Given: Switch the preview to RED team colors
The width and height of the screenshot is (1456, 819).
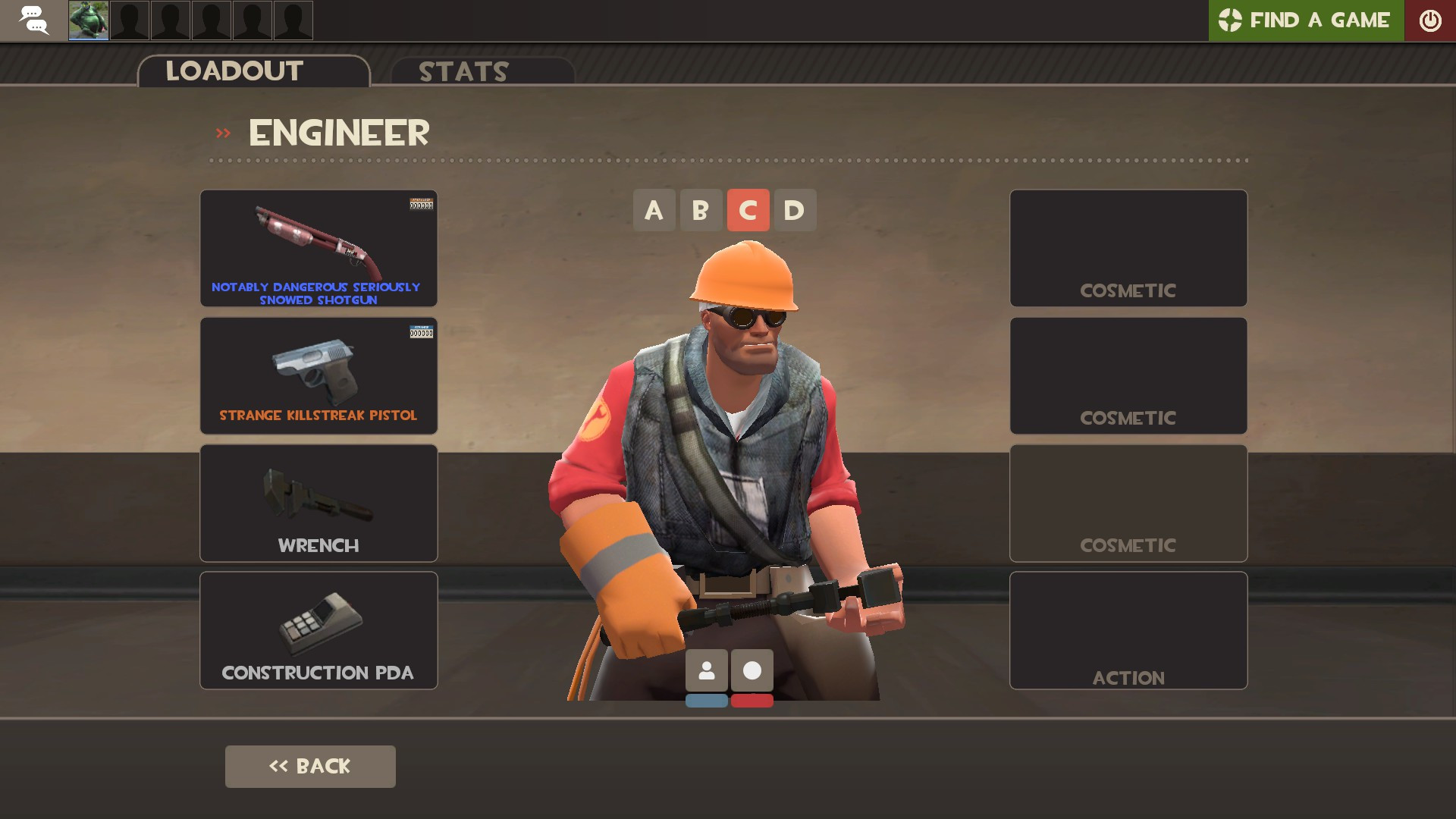Looking at the screenshot, I should click(x=752, y=701).
